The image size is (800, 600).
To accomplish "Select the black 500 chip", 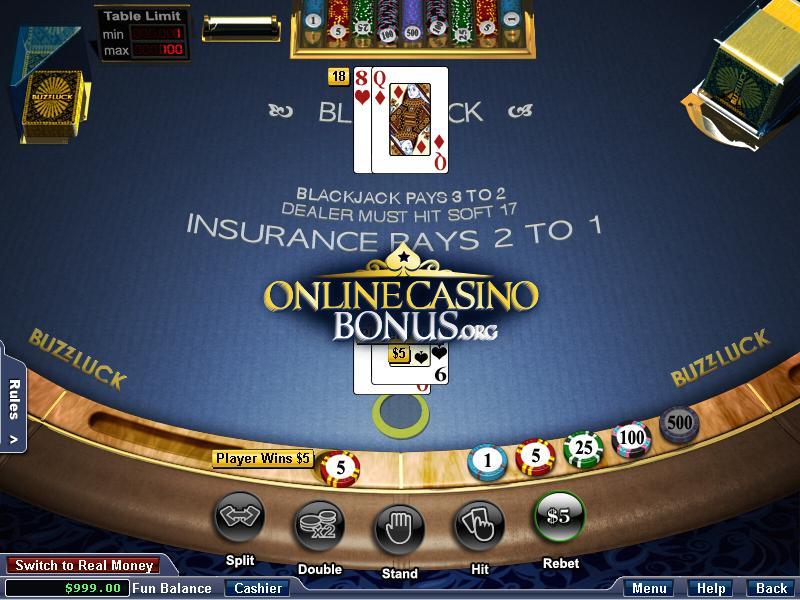I will click(679, 423).
